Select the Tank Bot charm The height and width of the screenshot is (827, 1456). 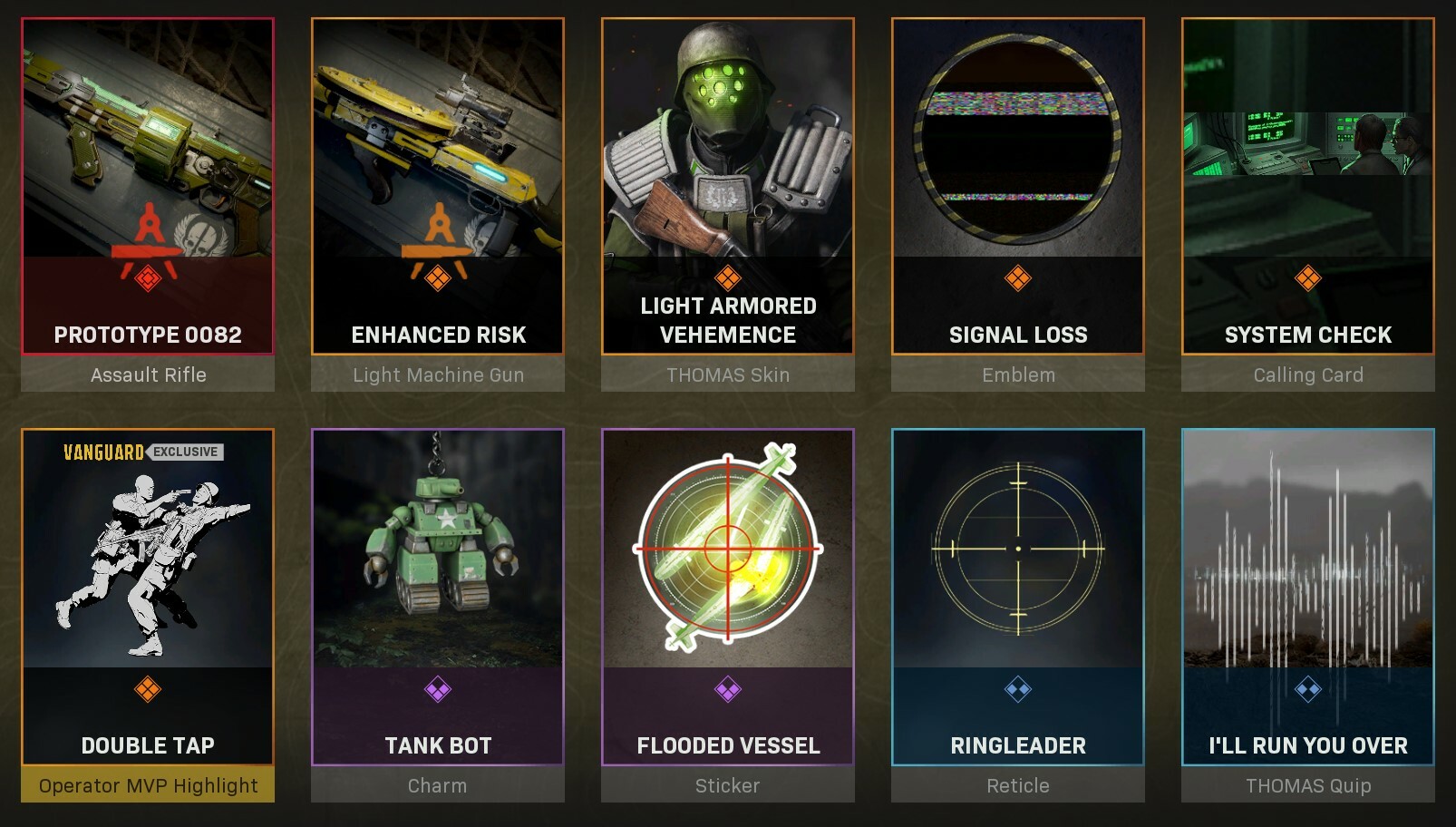click(x=438, y=544)
